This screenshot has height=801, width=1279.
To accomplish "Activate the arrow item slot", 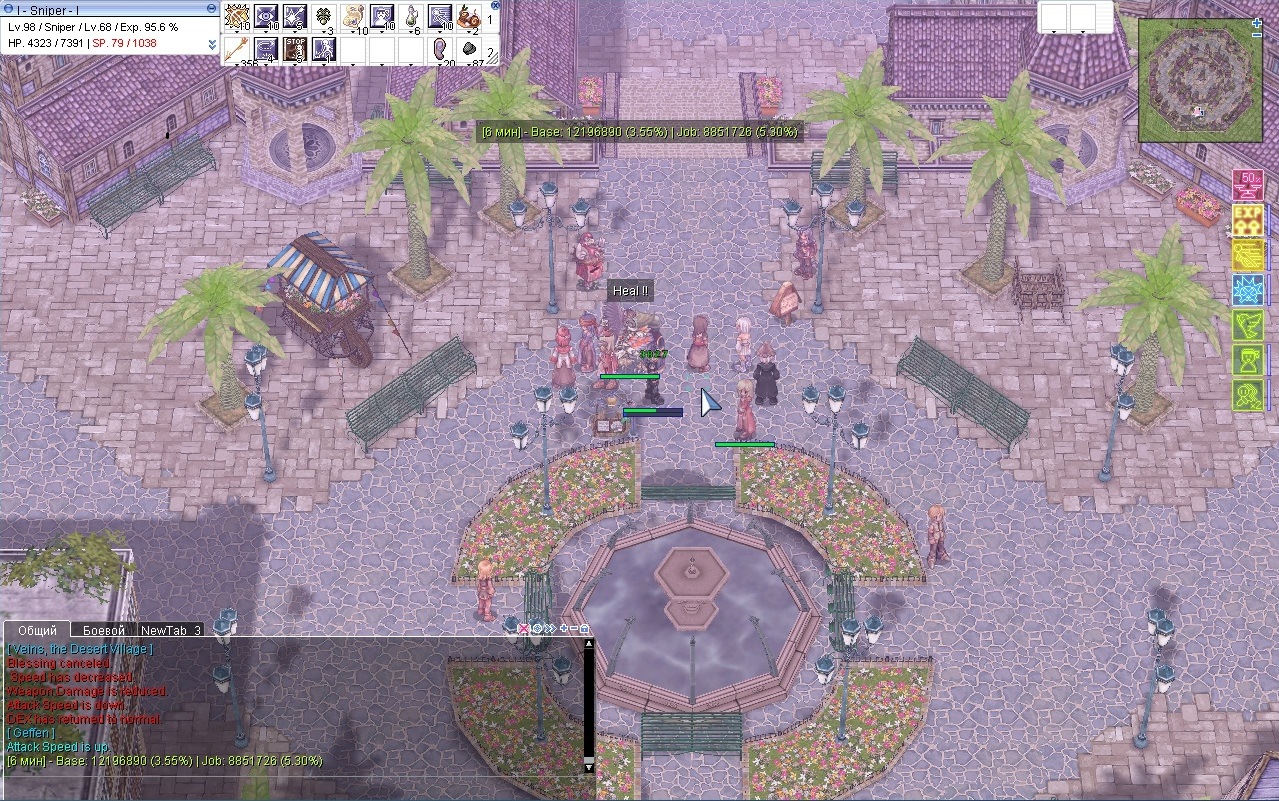I will 238,48.
